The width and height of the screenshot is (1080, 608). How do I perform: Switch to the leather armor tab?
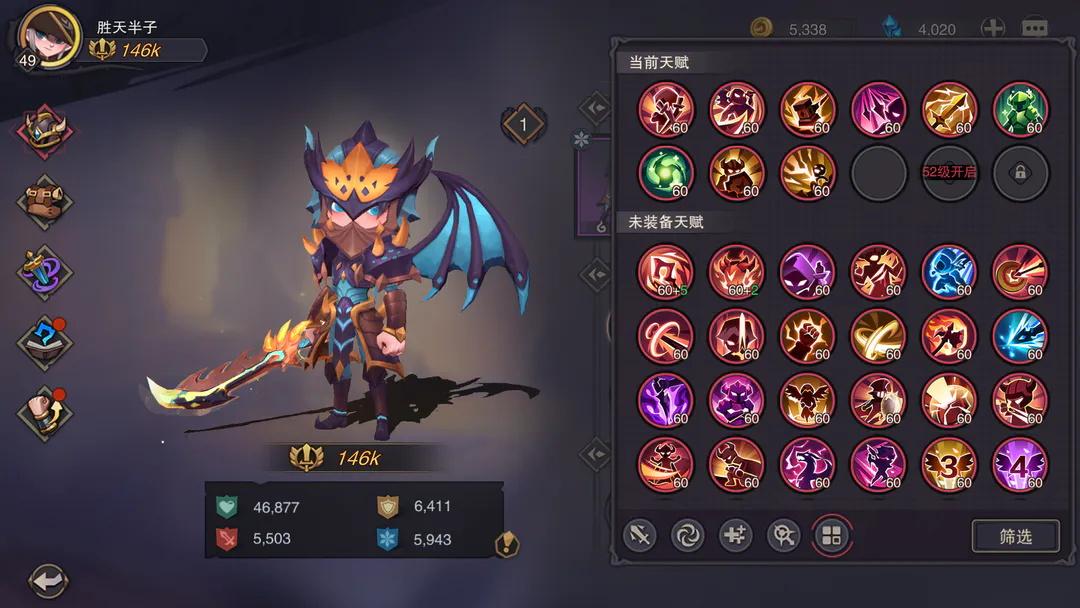(x=44, y=201)
